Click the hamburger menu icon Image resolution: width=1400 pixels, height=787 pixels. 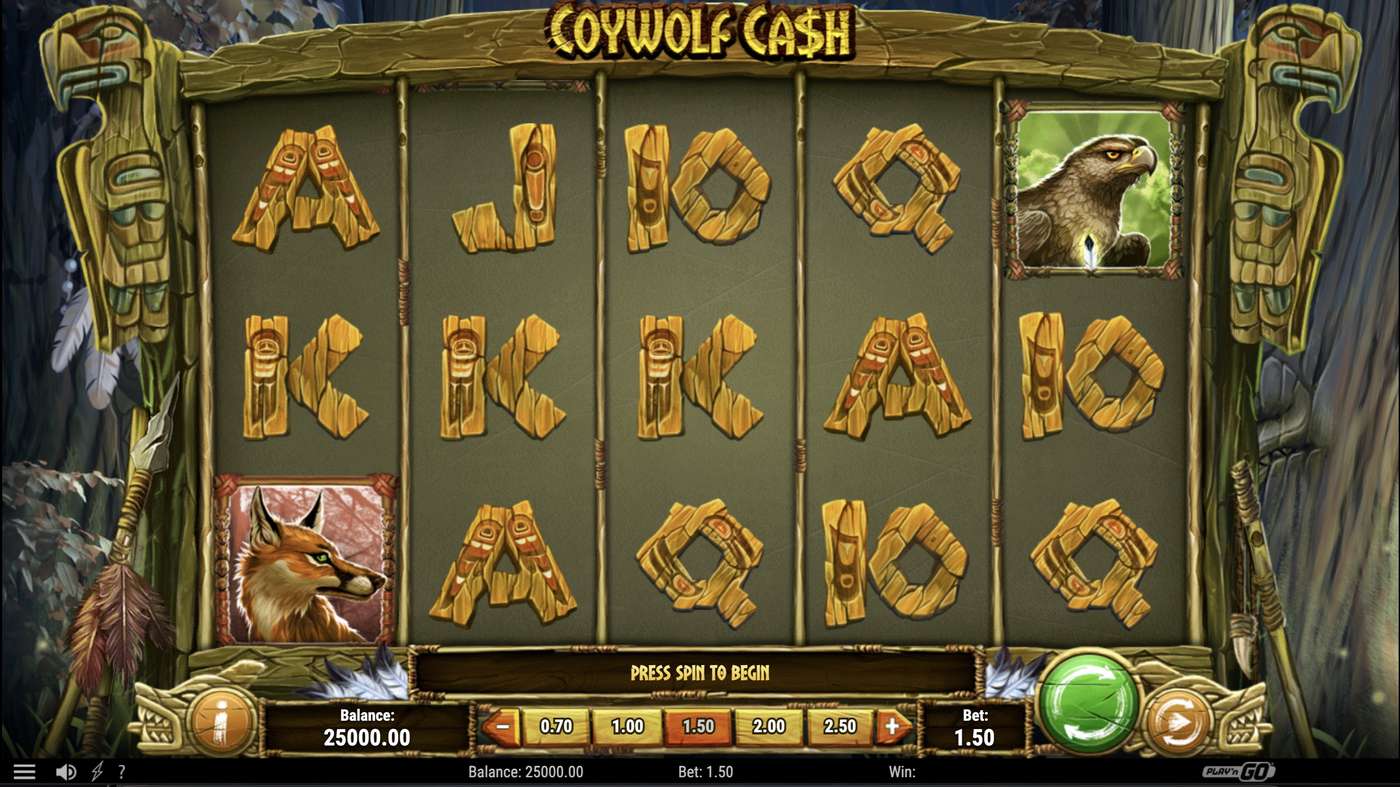(x=24, y=770)
